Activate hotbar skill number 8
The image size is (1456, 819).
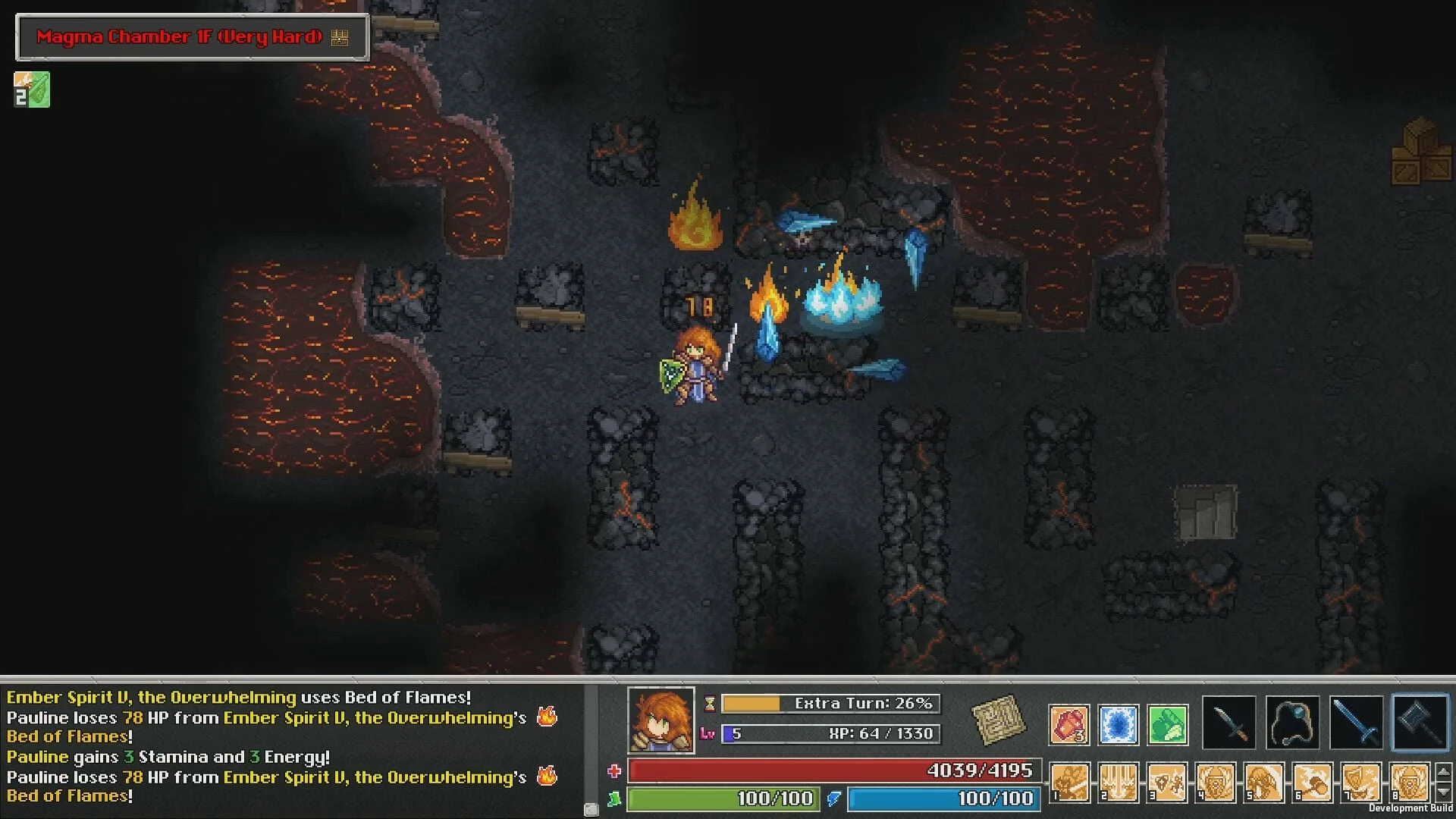1410,783
